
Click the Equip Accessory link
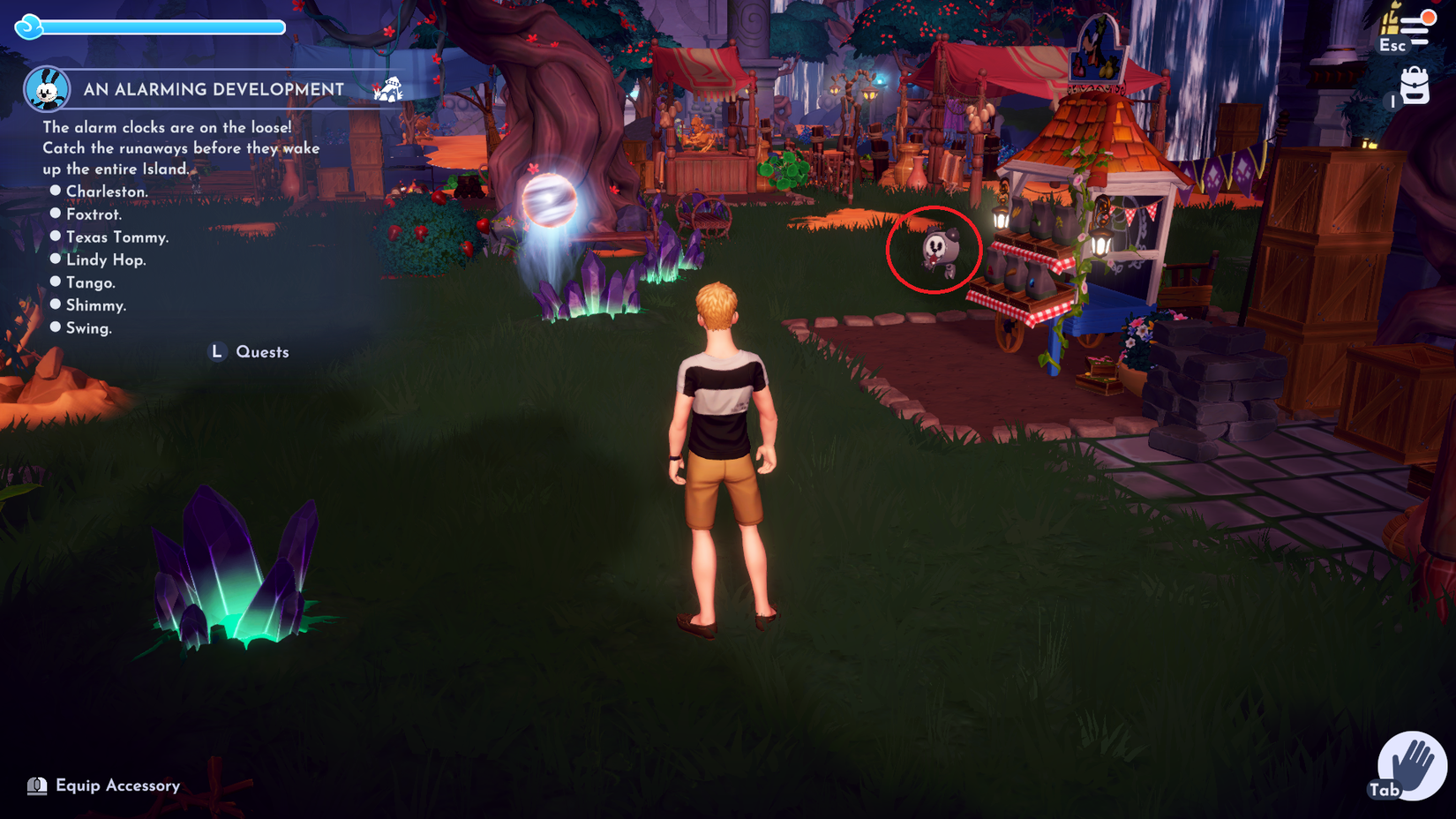117,785
